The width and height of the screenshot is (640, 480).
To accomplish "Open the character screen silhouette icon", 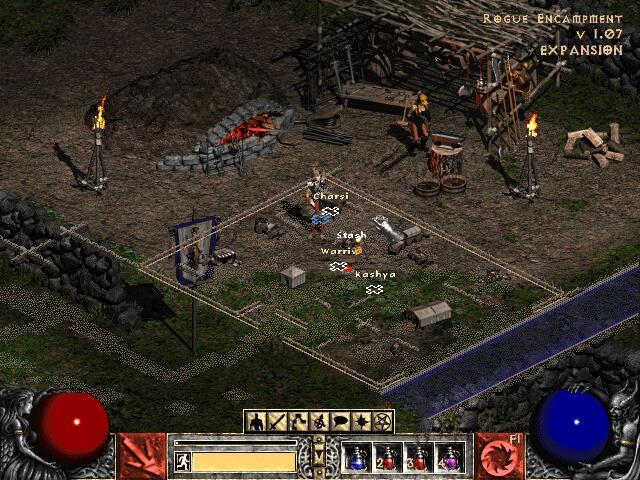I will (256, 422).
